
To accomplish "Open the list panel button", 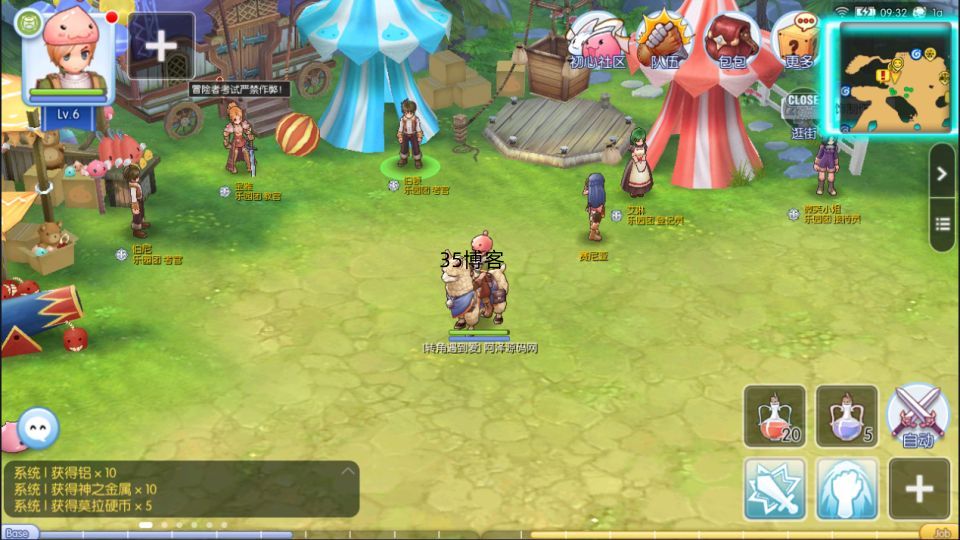I will (x=942, y=225).
